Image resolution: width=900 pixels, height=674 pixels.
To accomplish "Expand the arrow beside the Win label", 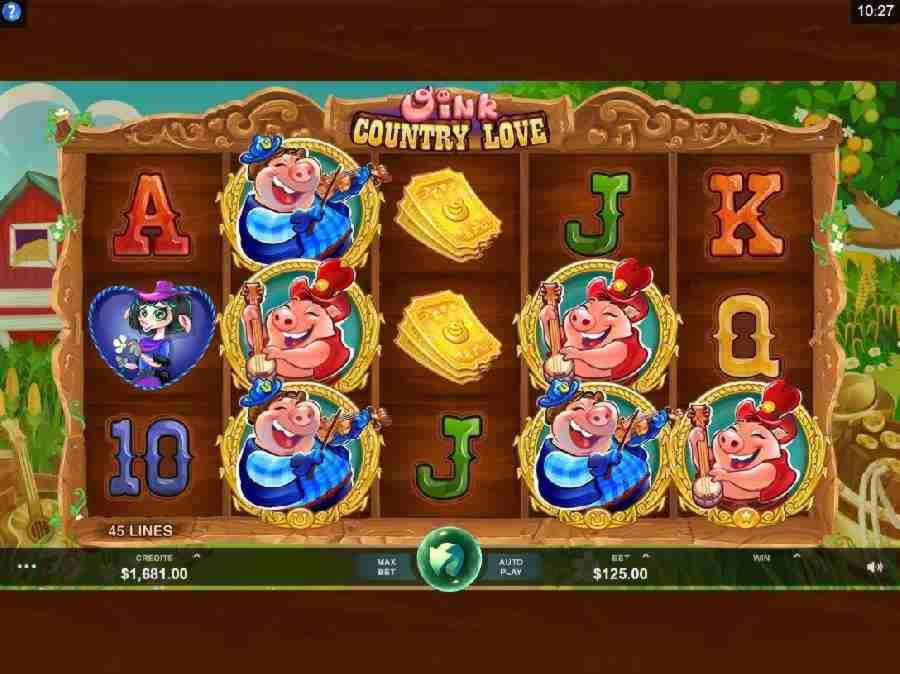I will [x=797, y=557].
